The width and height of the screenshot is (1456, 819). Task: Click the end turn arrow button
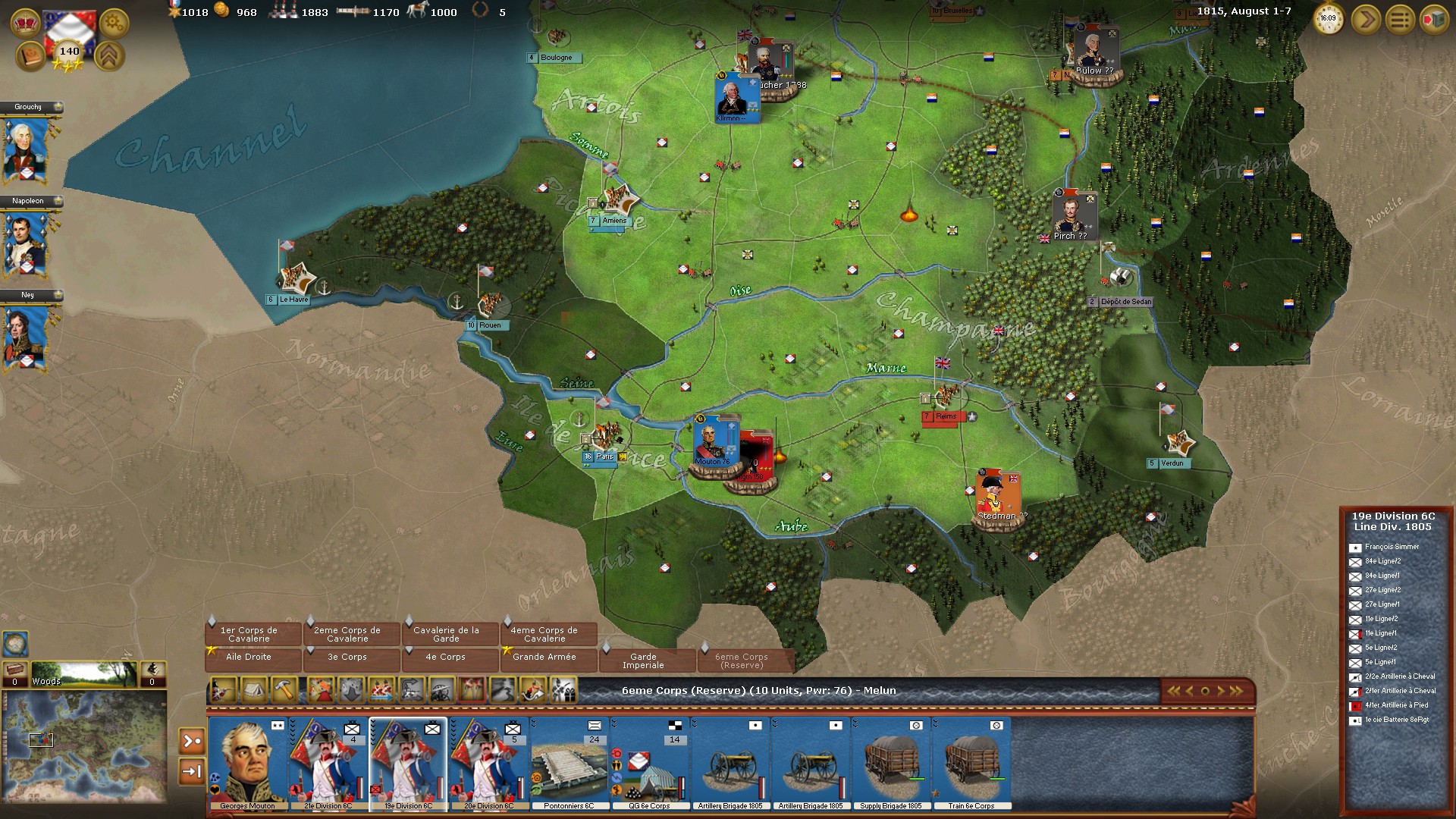(1365, 20)
